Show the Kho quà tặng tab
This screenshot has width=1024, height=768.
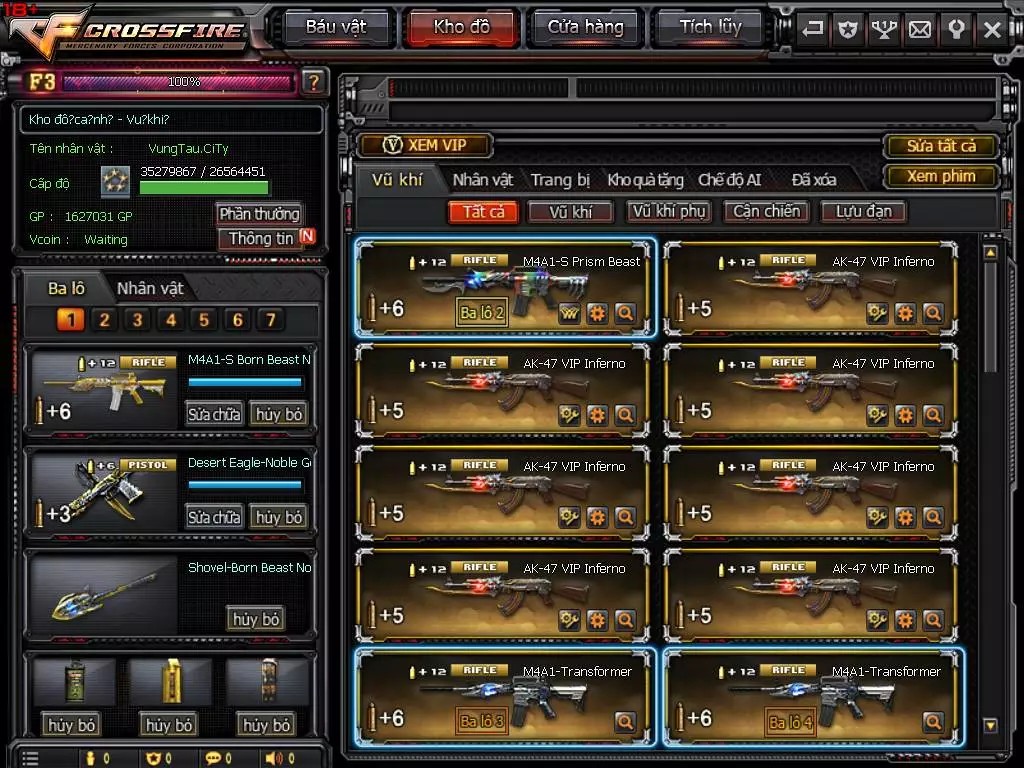pos(645,180)
